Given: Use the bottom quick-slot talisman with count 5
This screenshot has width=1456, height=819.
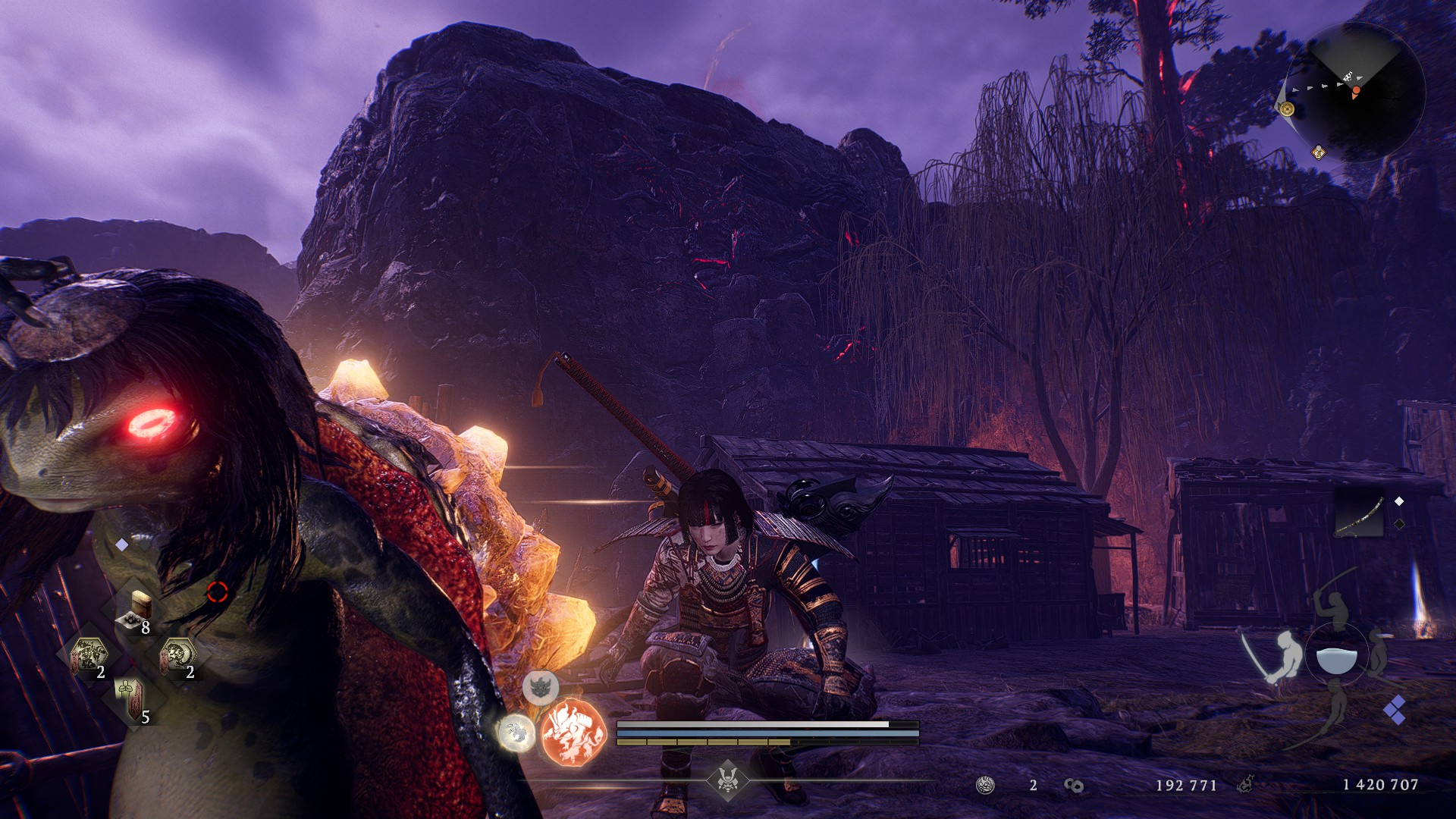Looking at the screenshot, I should coord(129,699).
